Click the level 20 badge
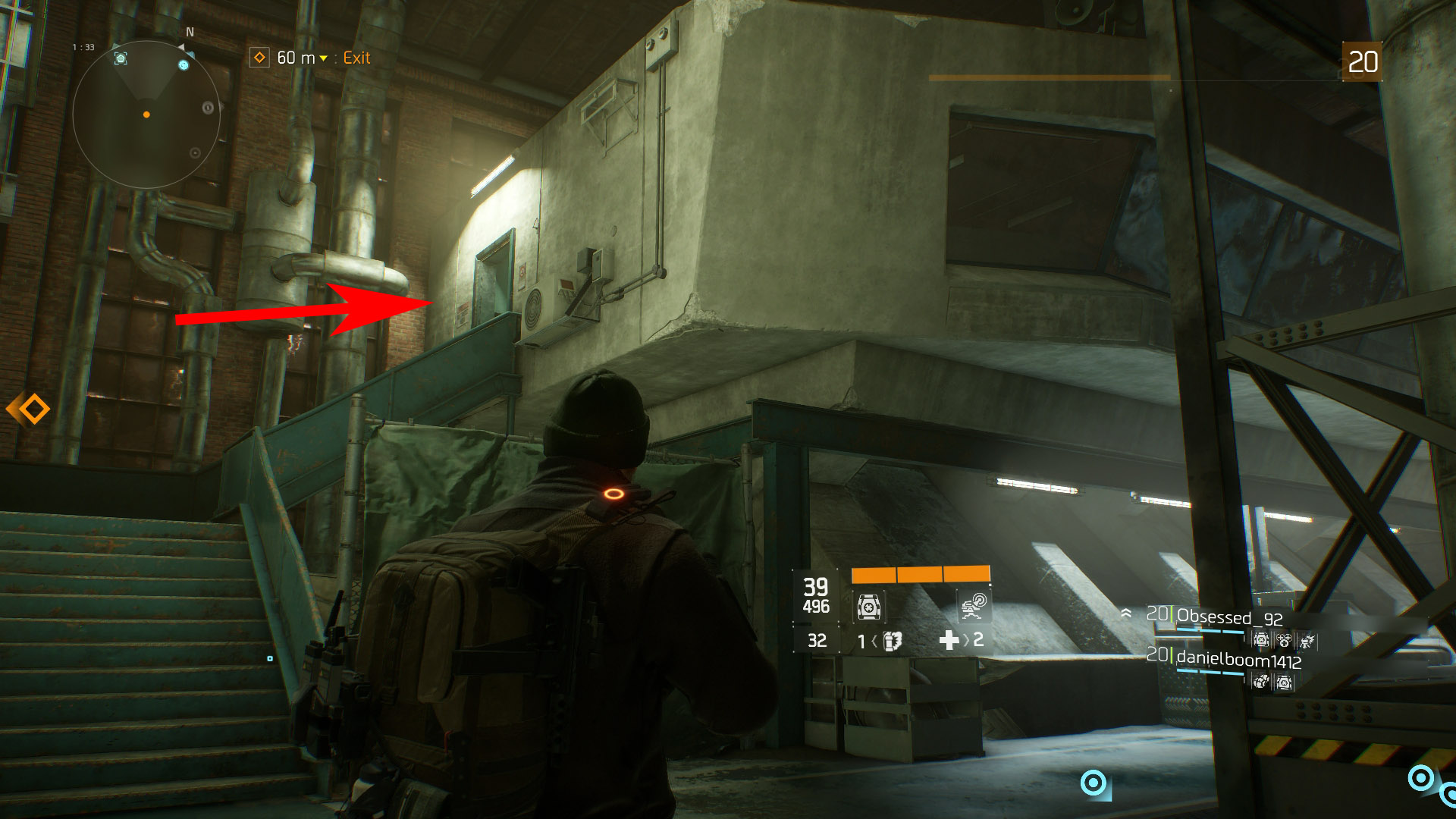1456x819 pixels. click(1362, 61)
